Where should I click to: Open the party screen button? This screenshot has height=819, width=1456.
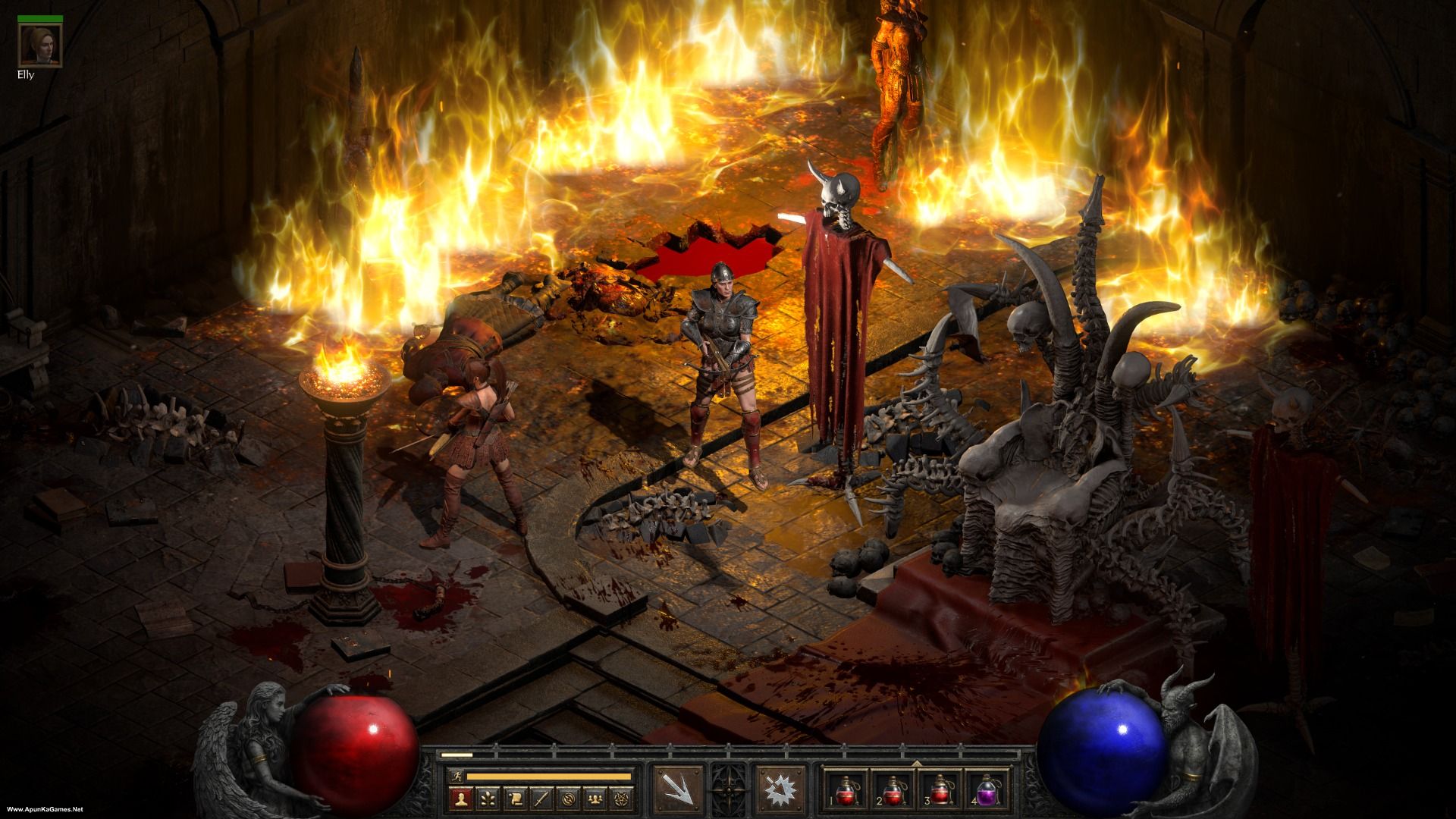(598, 799)
